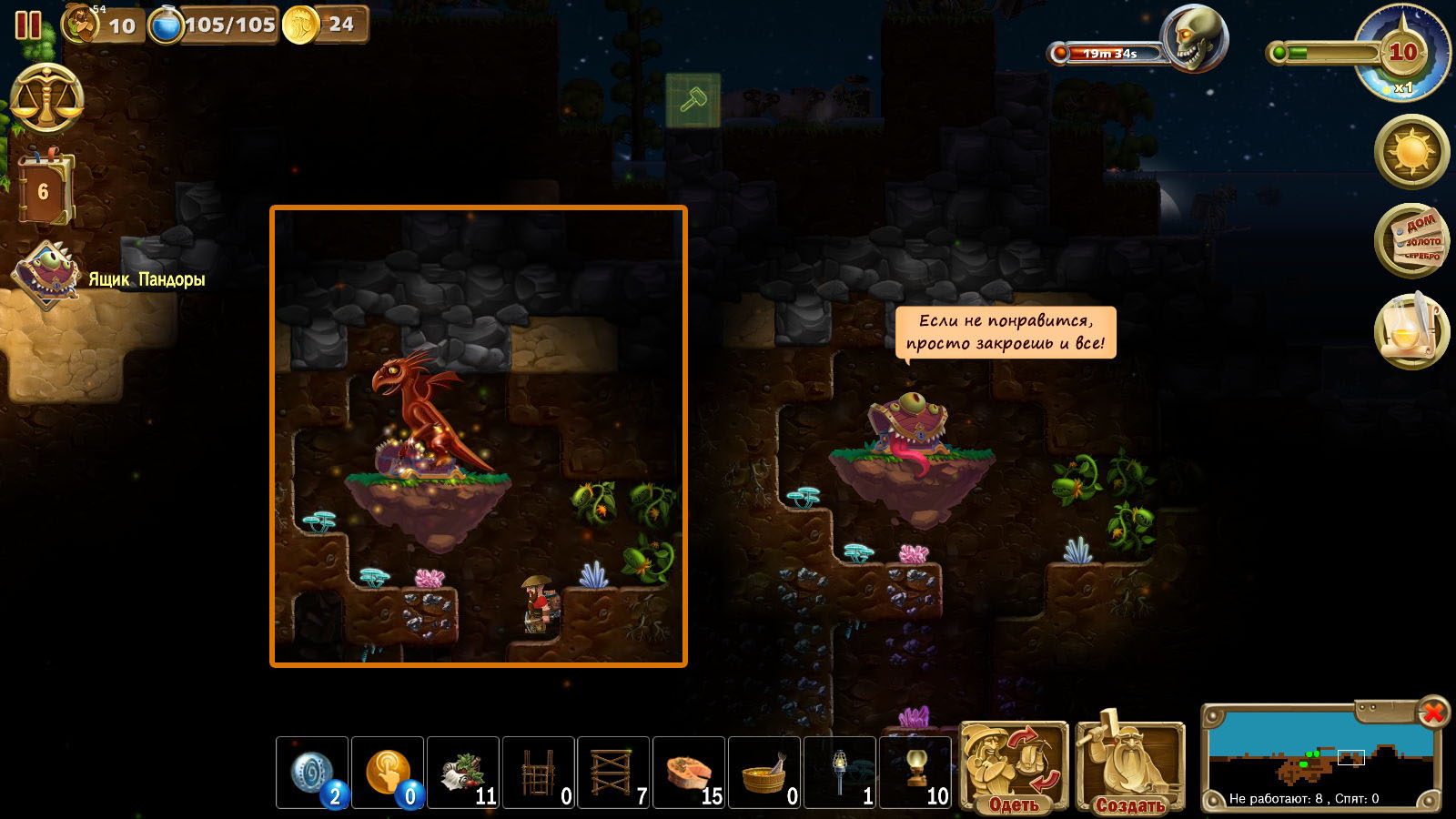Close the minimap with red X
The height and width of the screenshot is (819, 1456).
1432,713
